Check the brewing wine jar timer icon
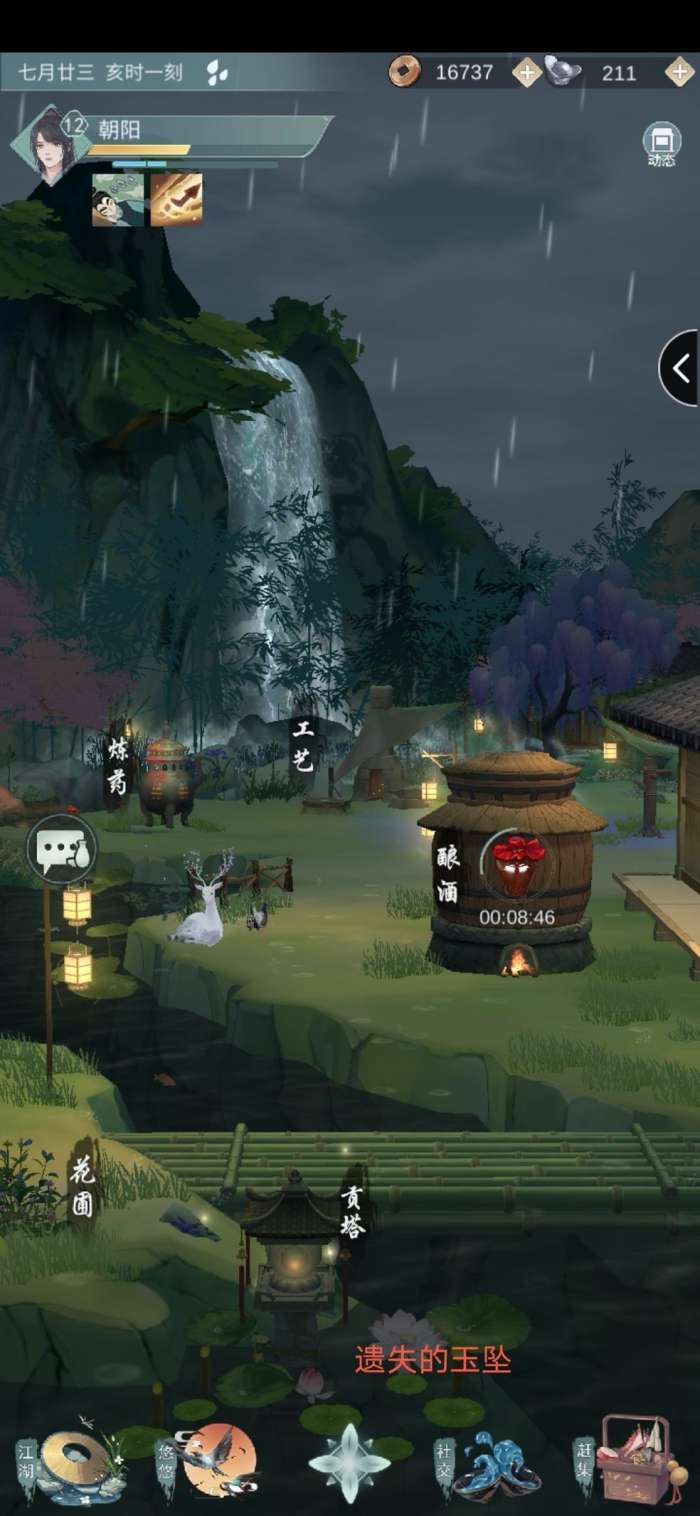 click(517, 864)
